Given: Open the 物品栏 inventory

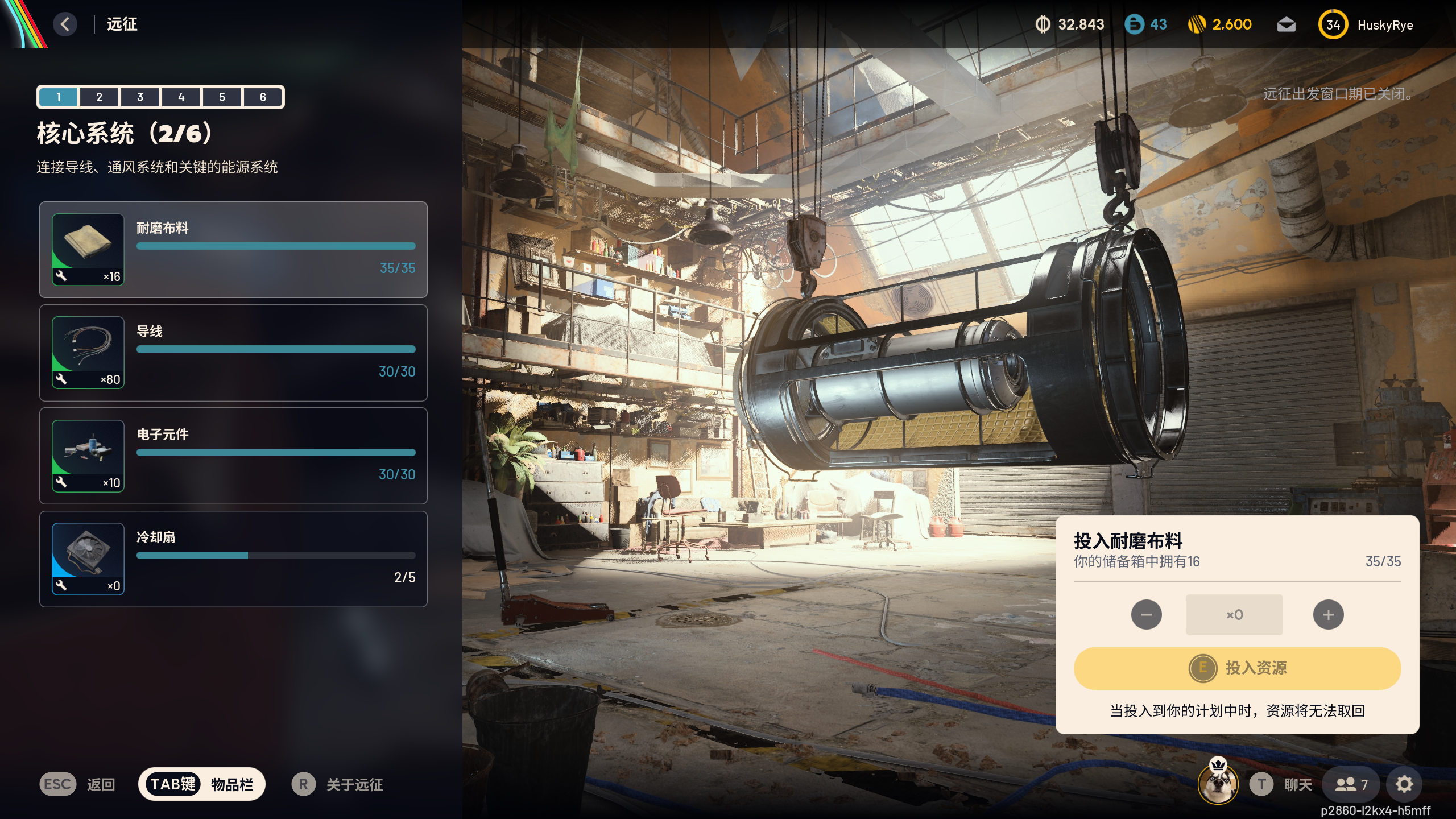Looking at the screenshot, I should [202, 784].
